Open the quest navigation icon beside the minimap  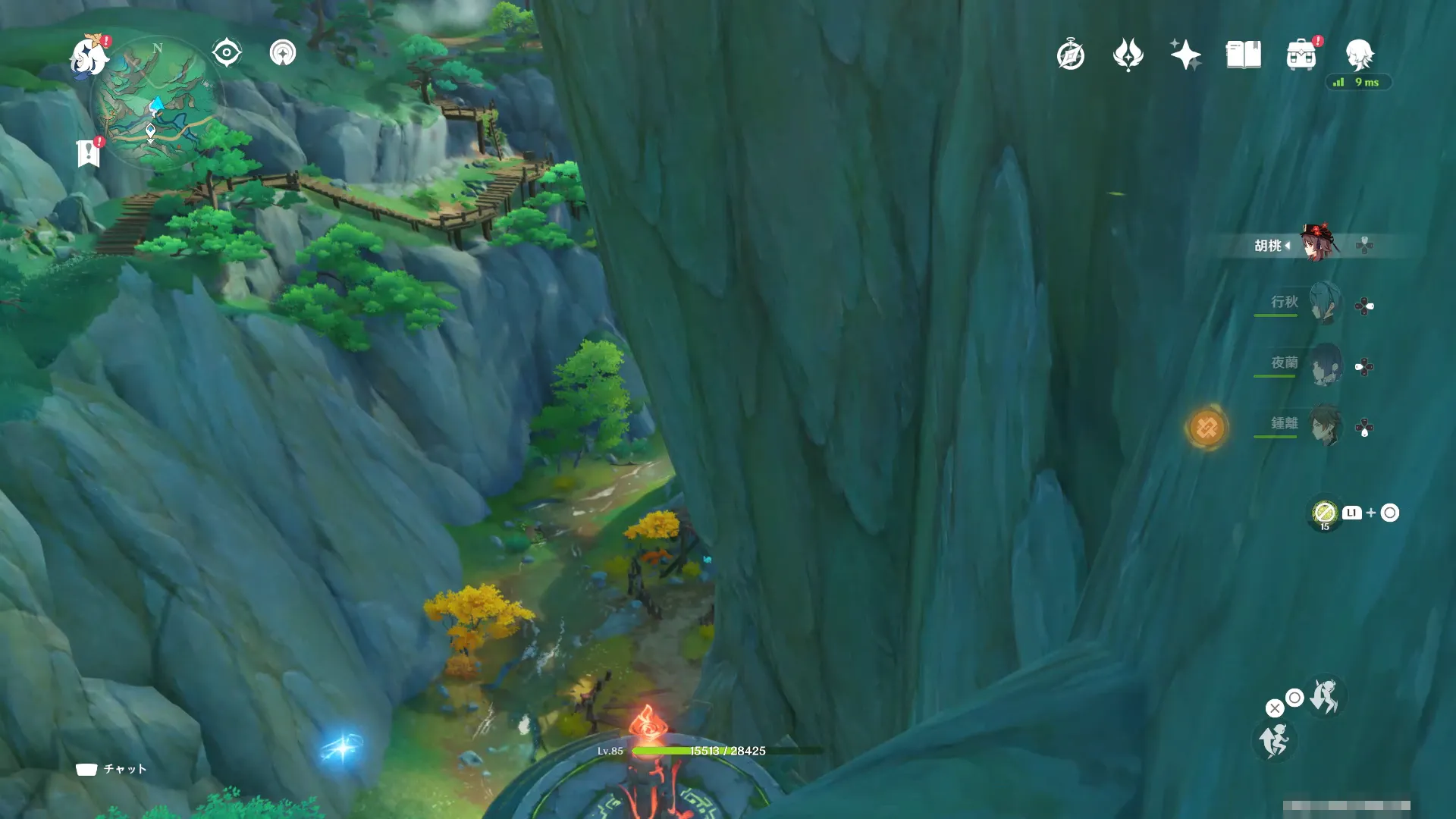[283, 53]
